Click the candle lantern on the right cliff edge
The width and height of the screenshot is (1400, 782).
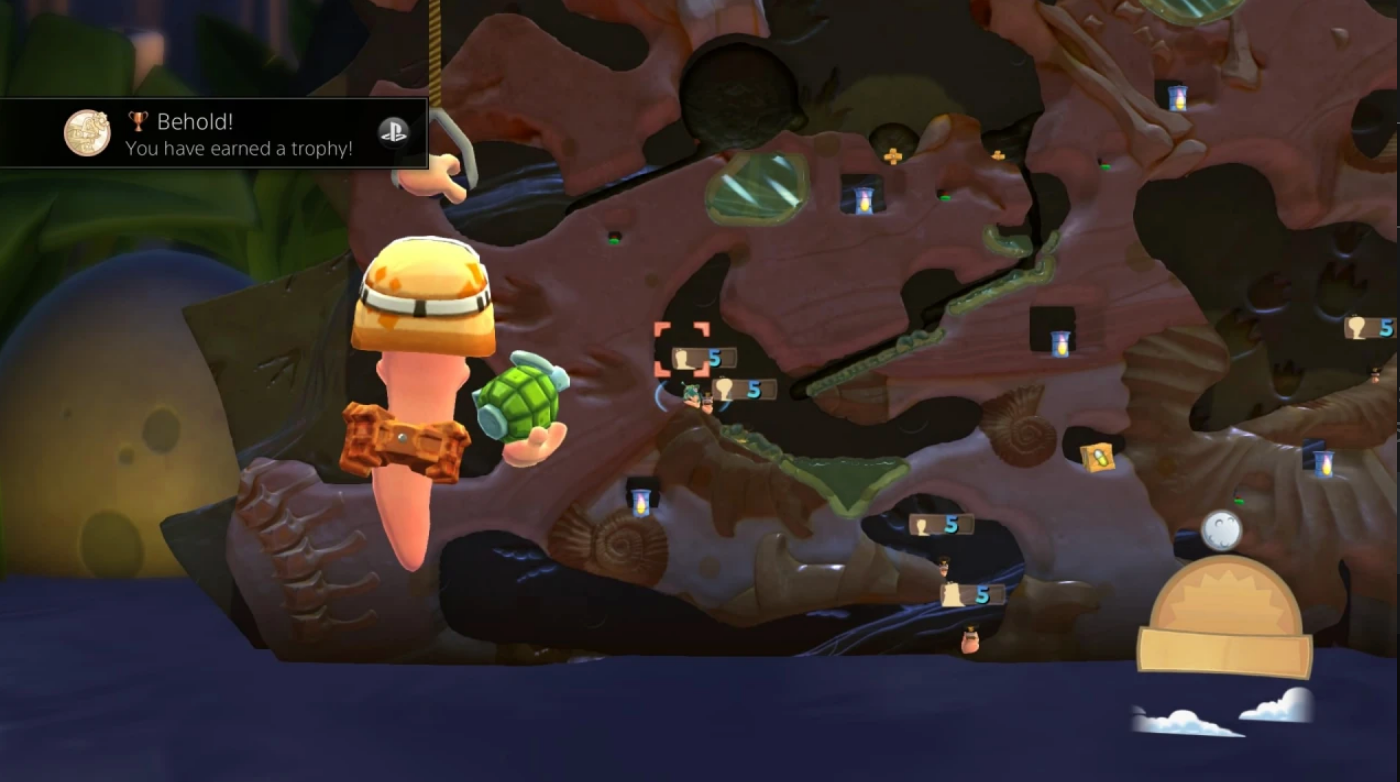[x=1323, y=462]
